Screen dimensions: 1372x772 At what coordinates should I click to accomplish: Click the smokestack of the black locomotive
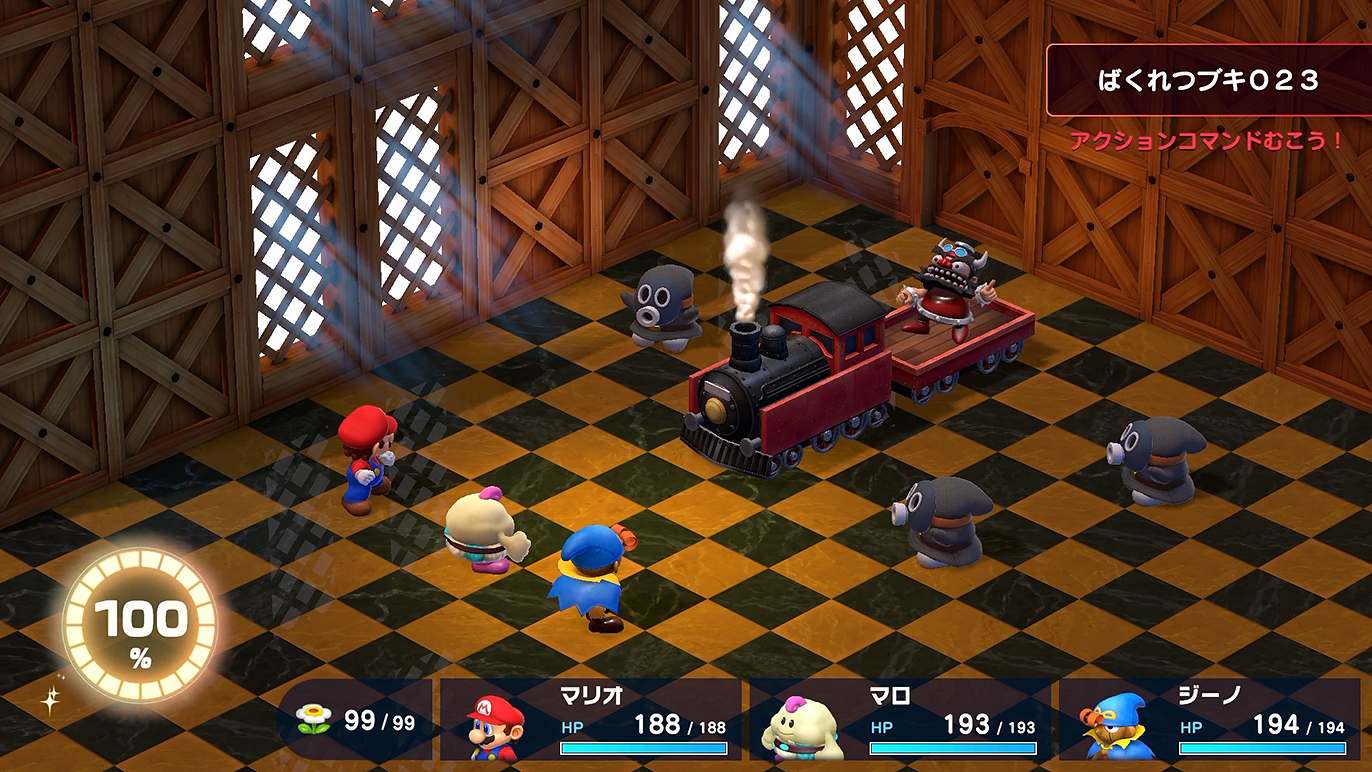pos(744,342)
